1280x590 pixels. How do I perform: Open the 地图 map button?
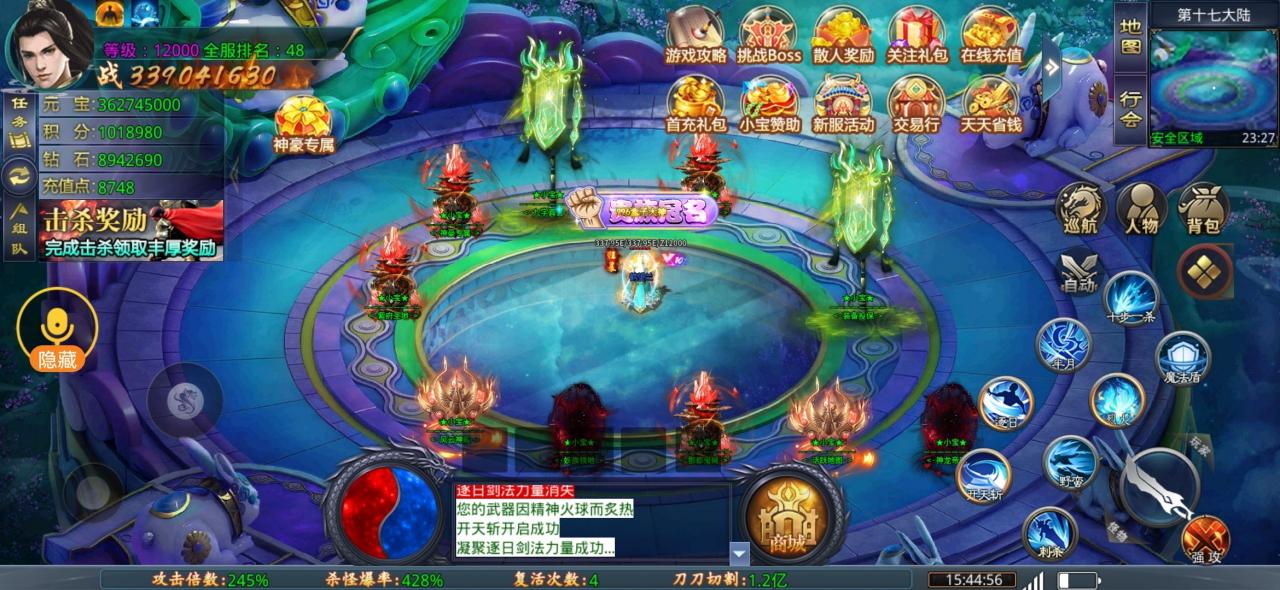(x=1130, y=36)
